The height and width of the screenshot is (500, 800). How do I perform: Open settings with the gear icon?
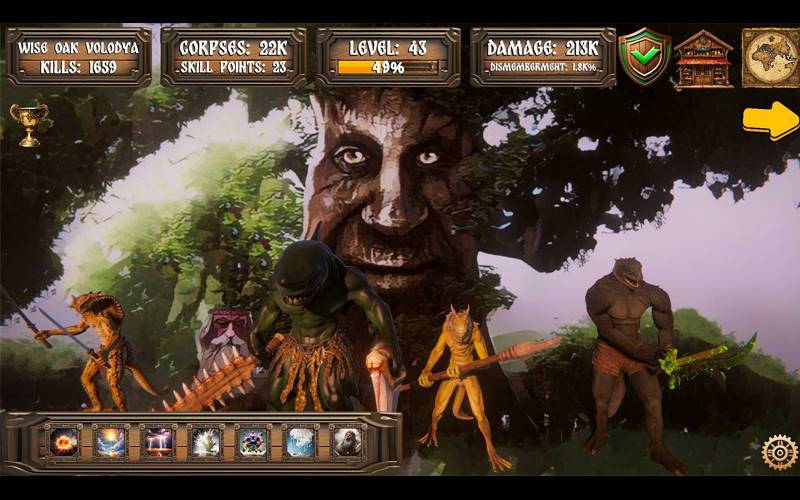click(779, 452)
